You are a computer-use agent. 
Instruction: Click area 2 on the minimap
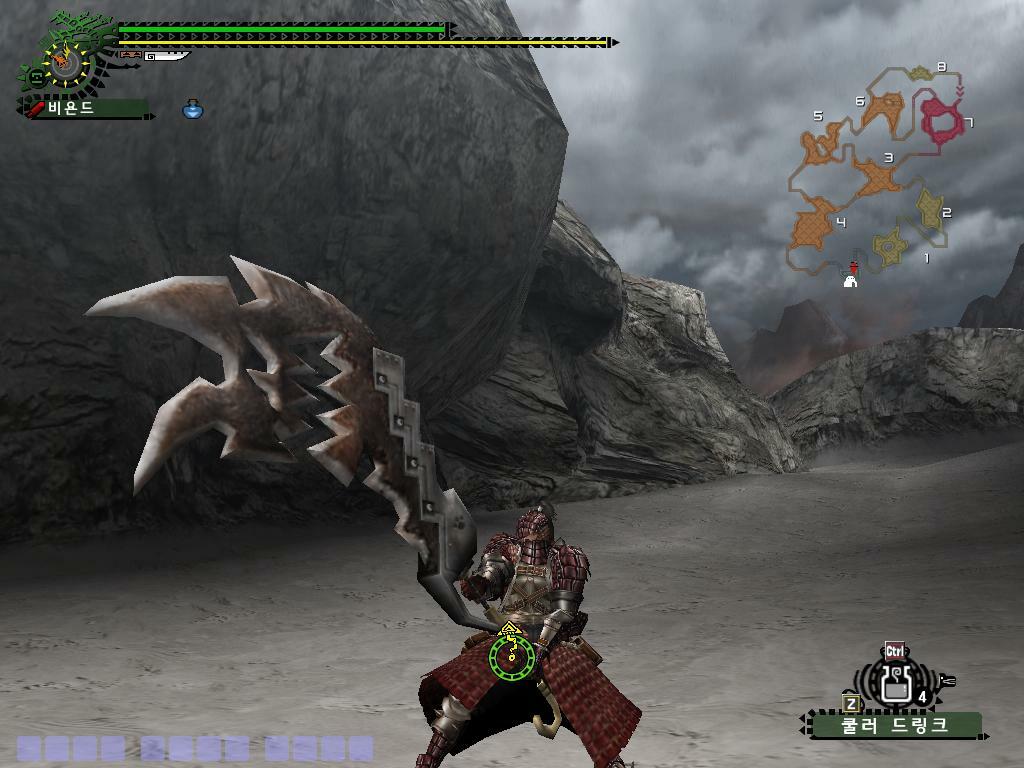click(x=930, y=208)
